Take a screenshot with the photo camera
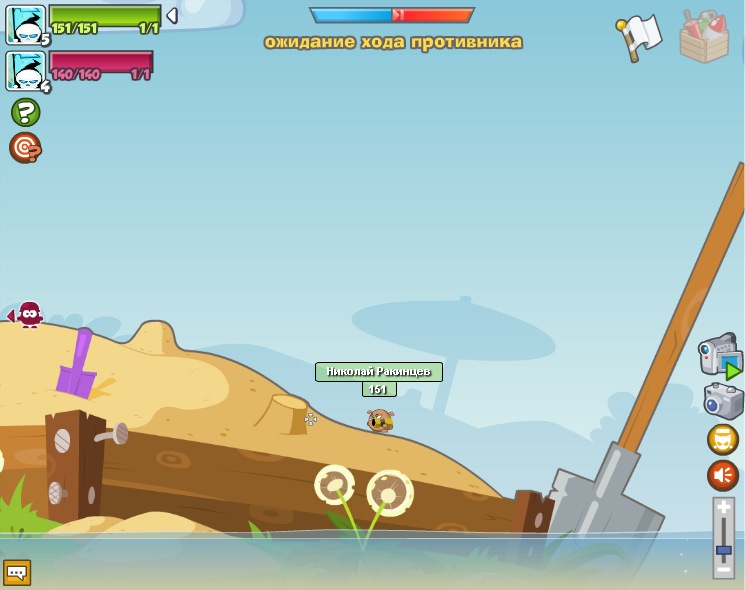 [723, 401]
